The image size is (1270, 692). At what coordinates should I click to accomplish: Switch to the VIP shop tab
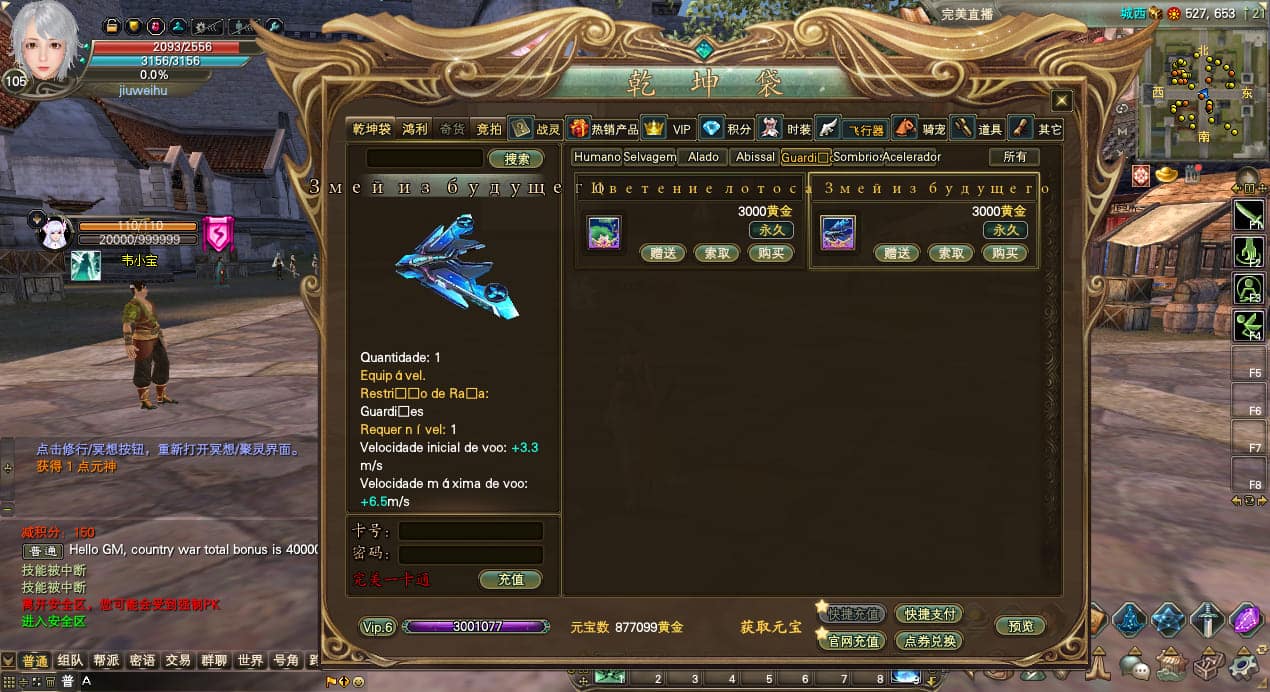[670, 129]
